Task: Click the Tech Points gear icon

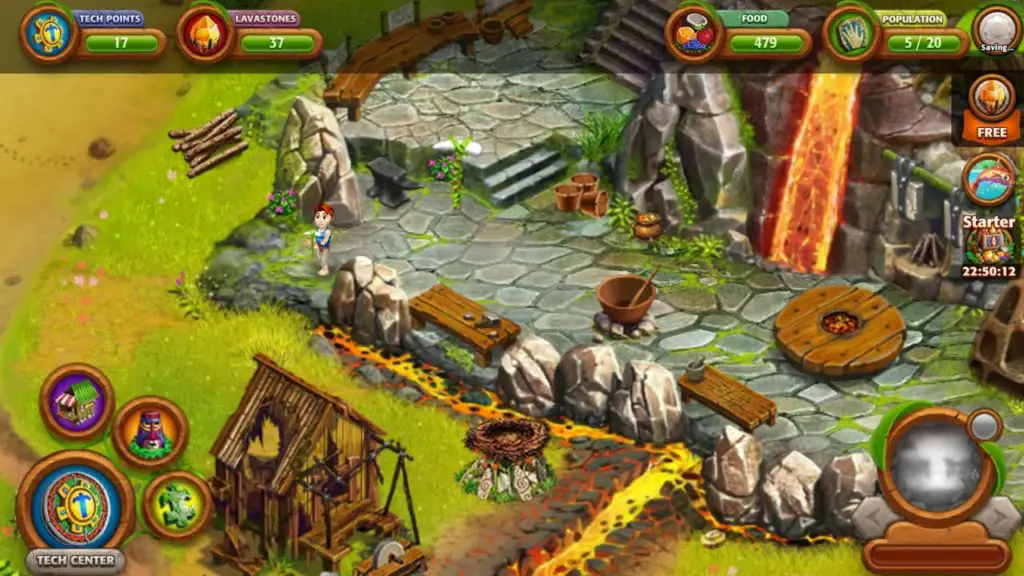Action: [x=48, y=34]
